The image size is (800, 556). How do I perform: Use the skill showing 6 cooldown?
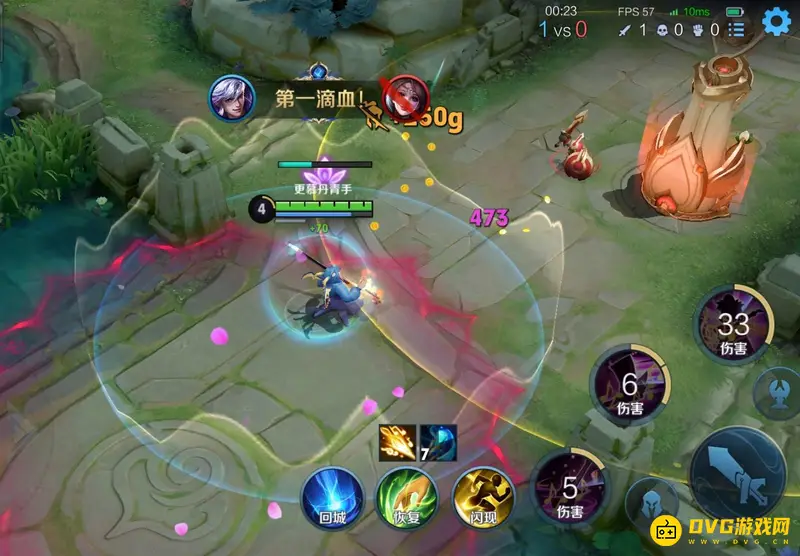(629, 387)
